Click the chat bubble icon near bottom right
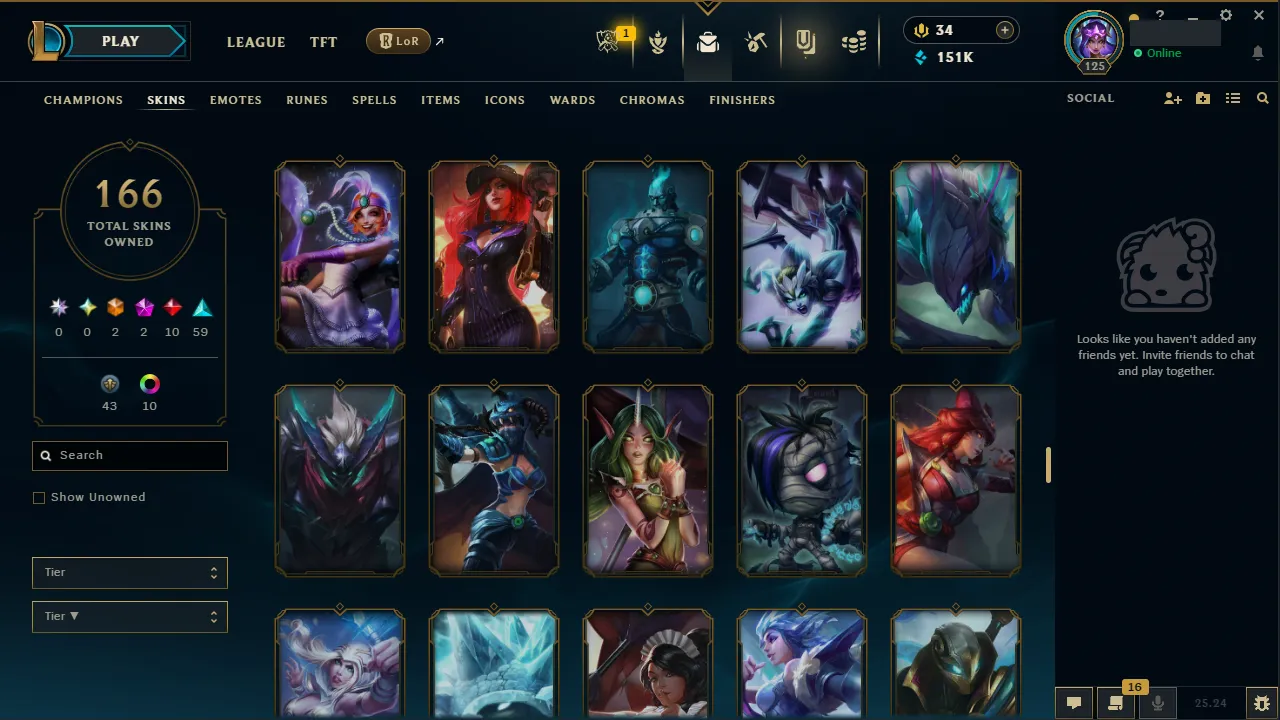 (x=1073, y=703)
